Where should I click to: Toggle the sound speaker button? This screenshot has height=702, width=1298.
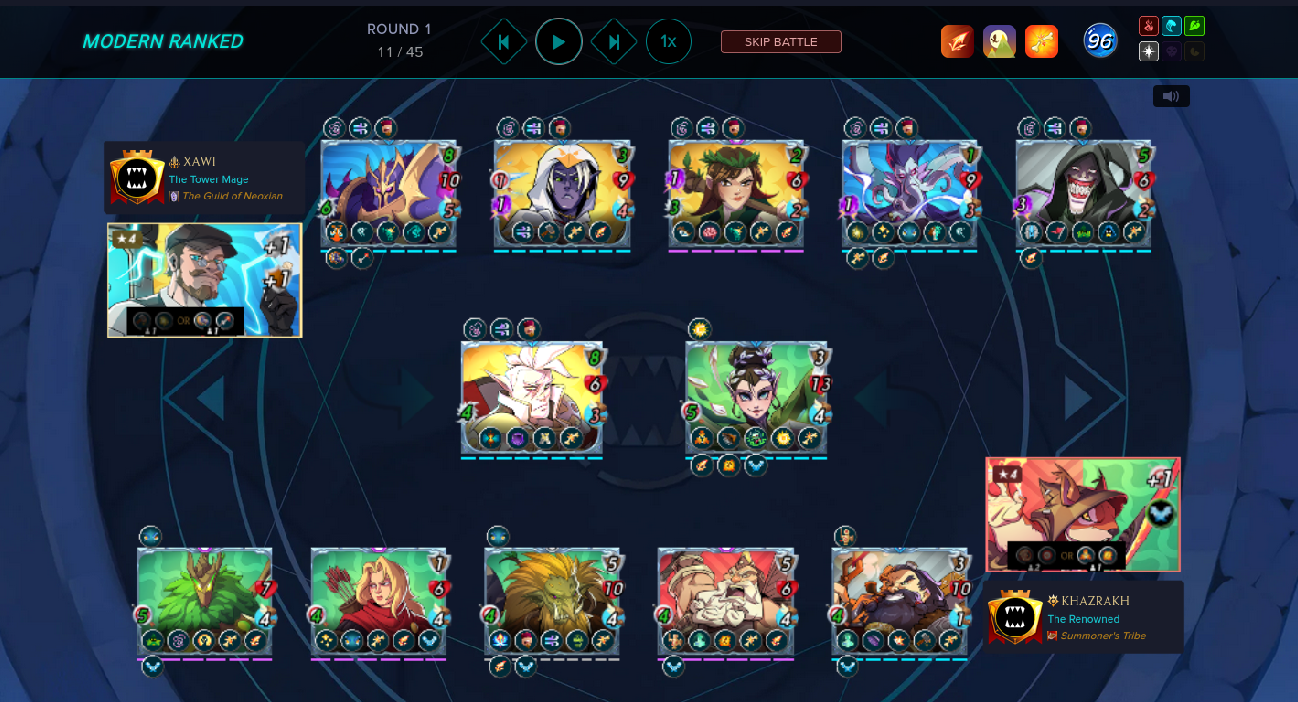click(x=1171, y=96)
